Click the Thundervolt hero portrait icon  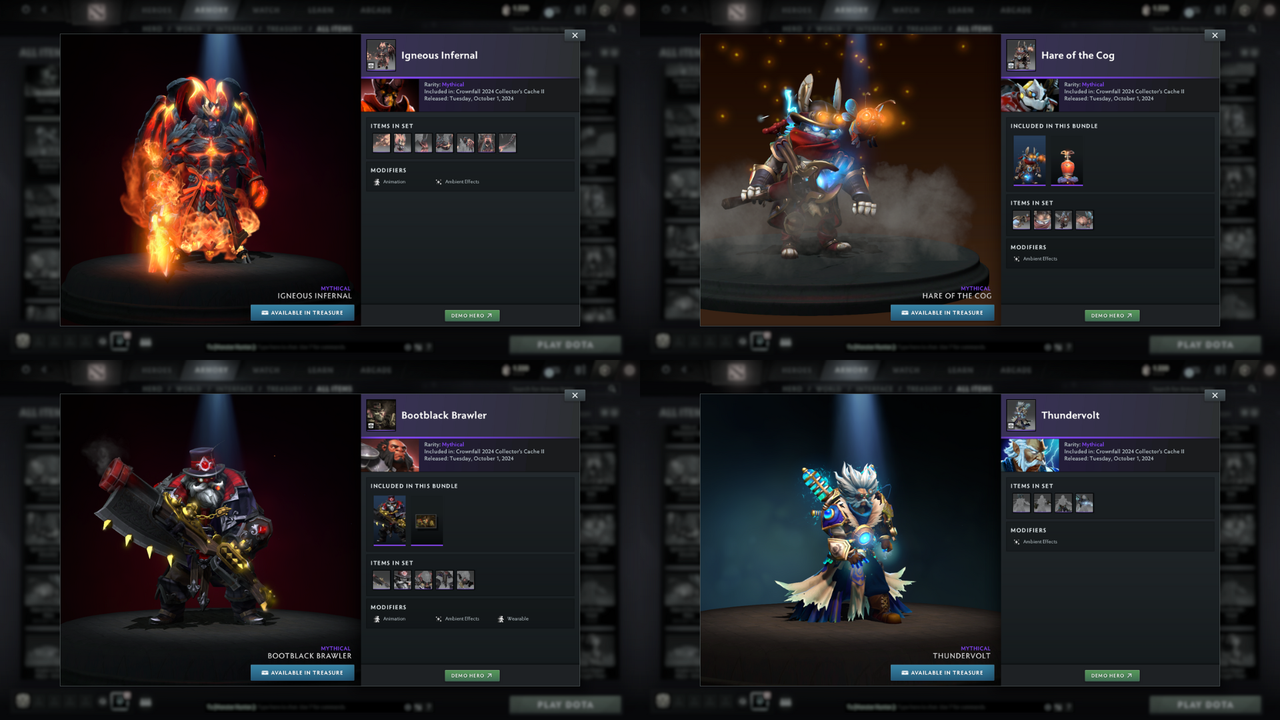[1021, 415]
